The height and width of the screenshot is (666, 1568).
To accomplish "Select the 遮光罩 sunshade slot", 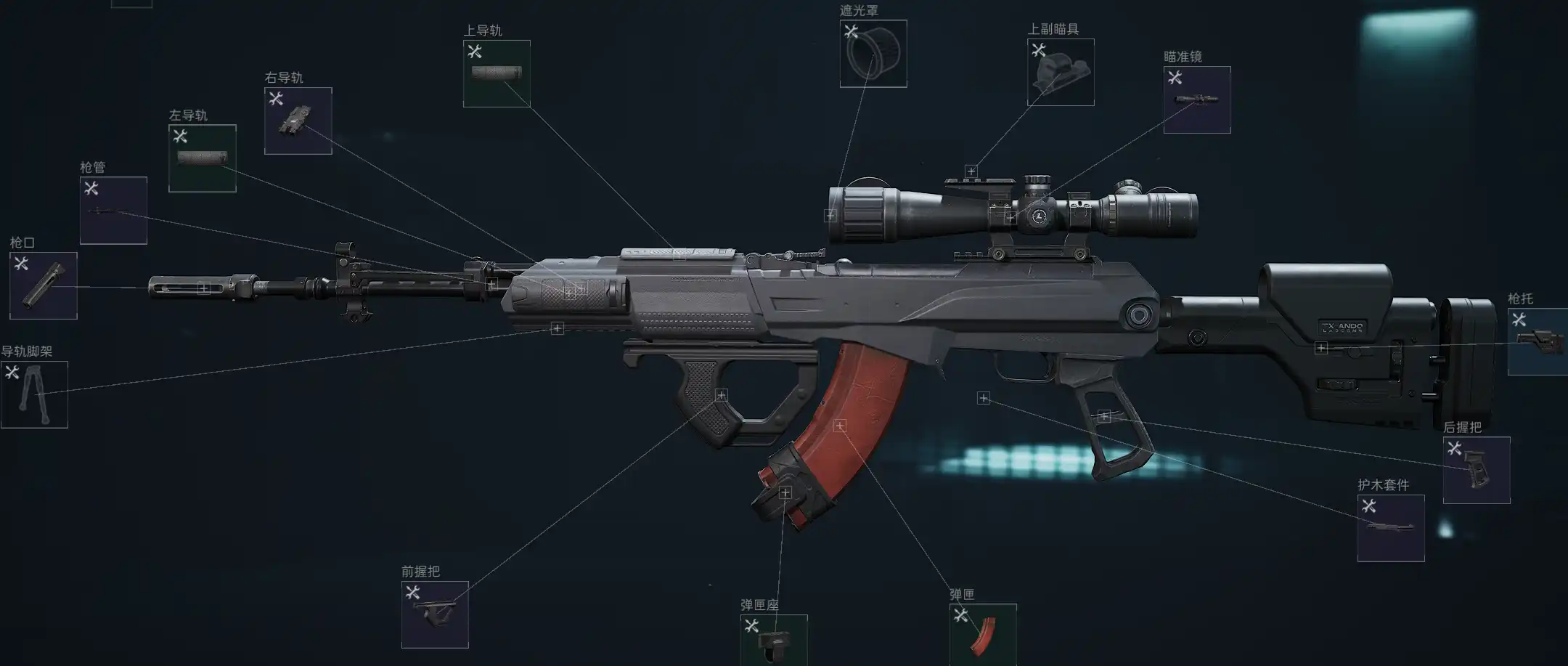I will [873, 54].
